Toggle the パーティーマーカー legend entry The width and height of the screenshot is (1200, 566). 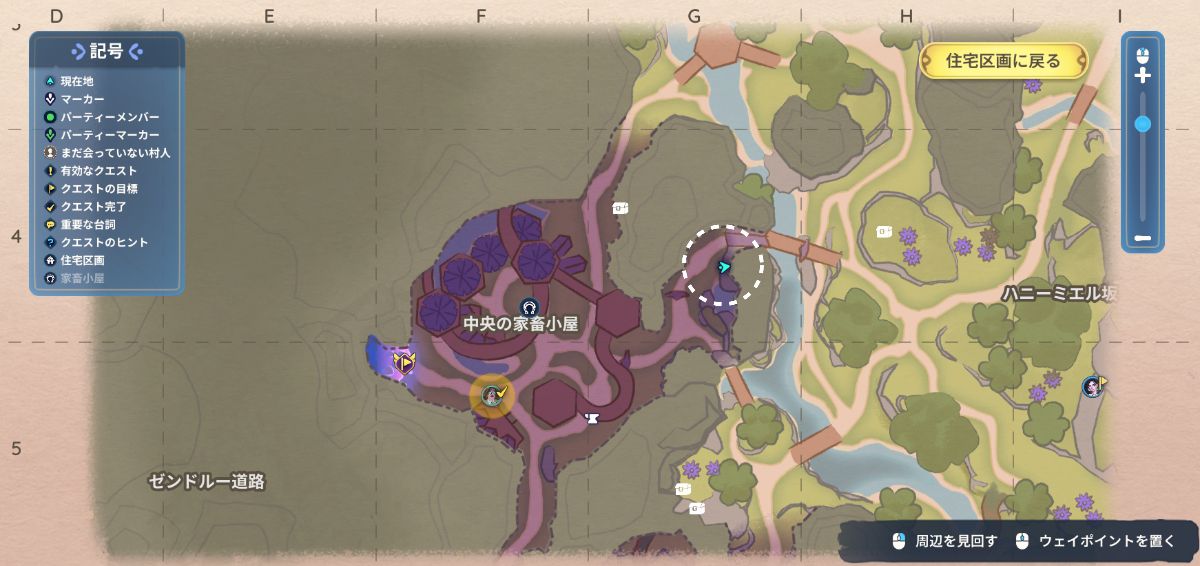[x=108, y=135]
